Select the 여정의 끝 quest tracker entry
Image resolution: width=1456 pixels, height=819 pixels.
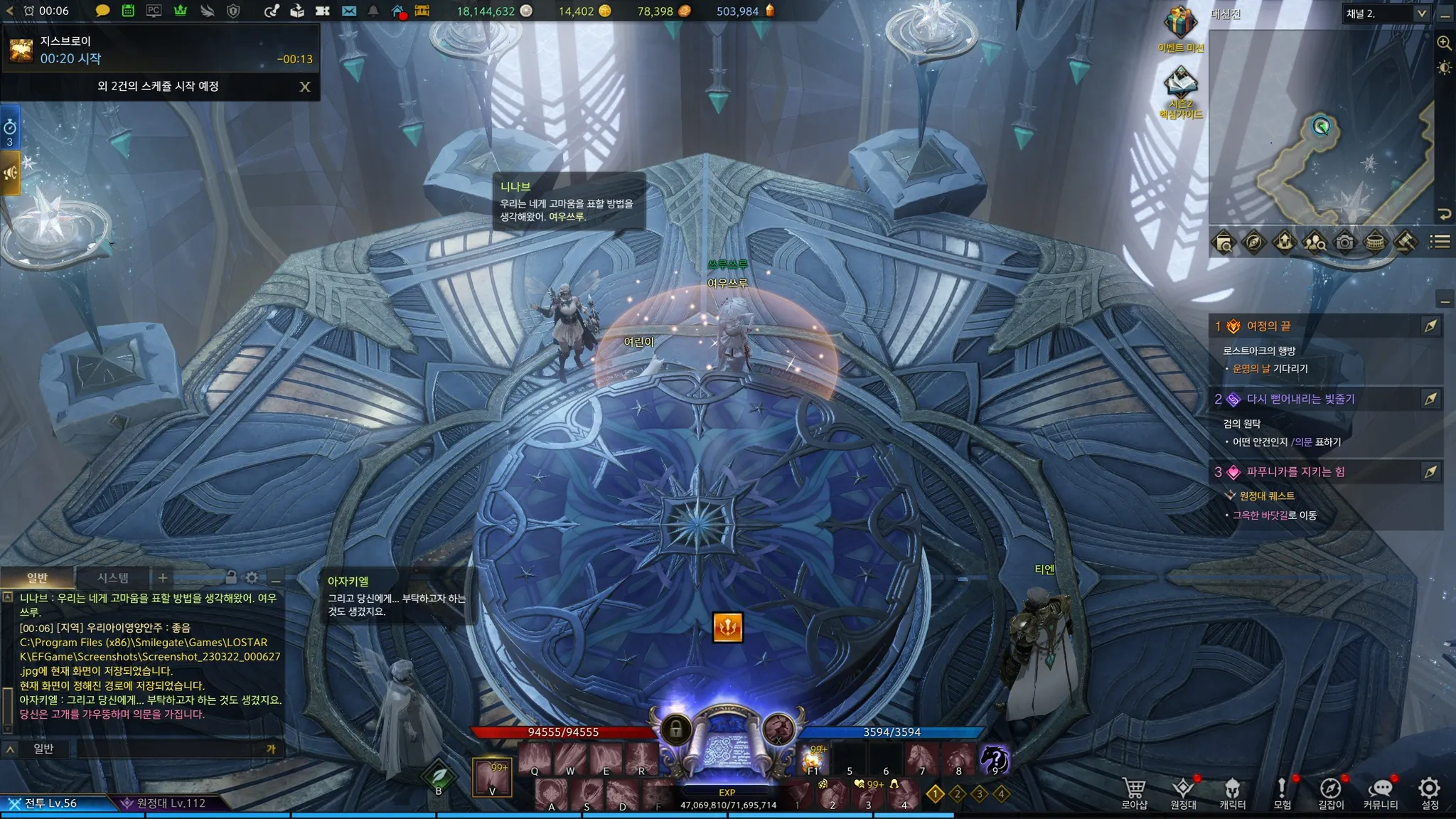coord(1269,326)
